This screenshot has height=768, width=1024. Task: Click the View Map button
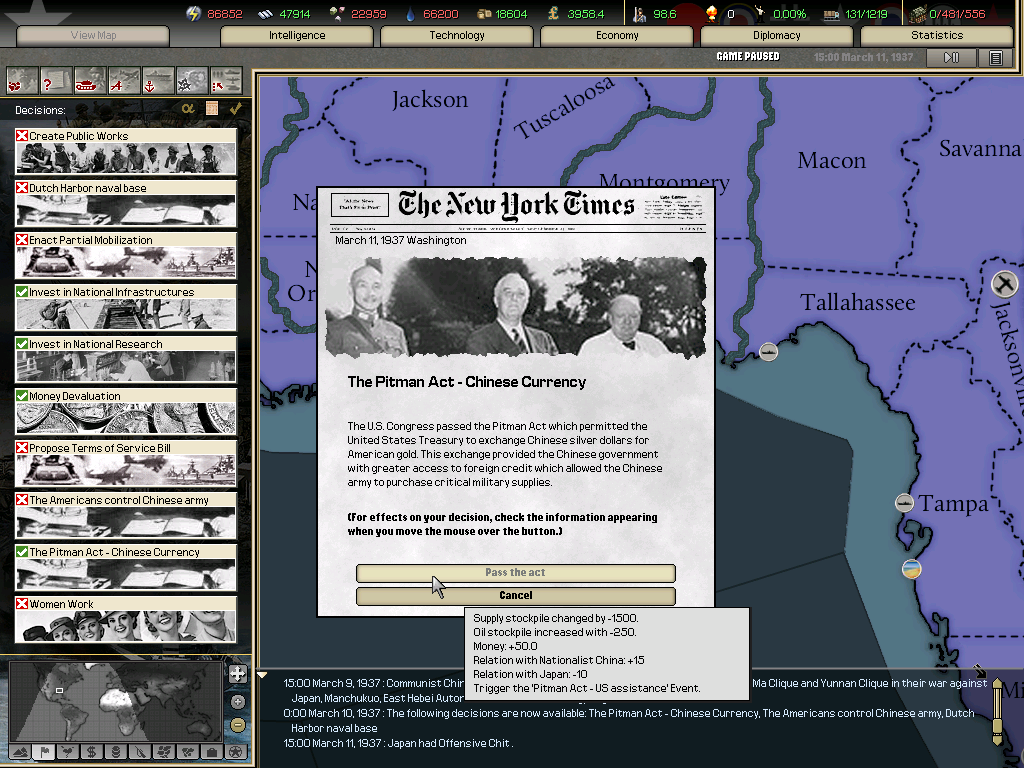pos(93,36)
